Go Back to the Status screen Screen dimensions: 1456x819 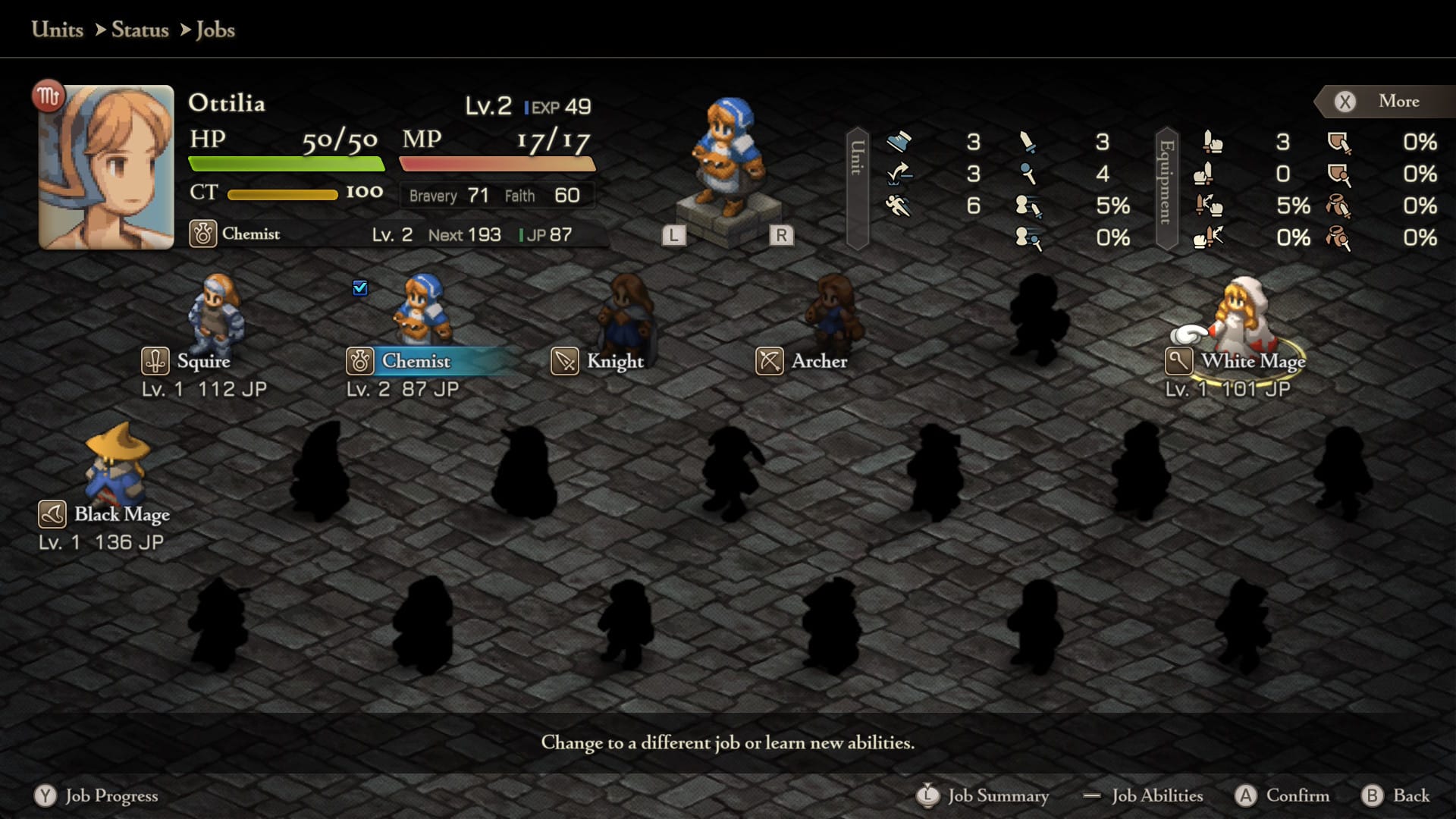[1397, 795]
